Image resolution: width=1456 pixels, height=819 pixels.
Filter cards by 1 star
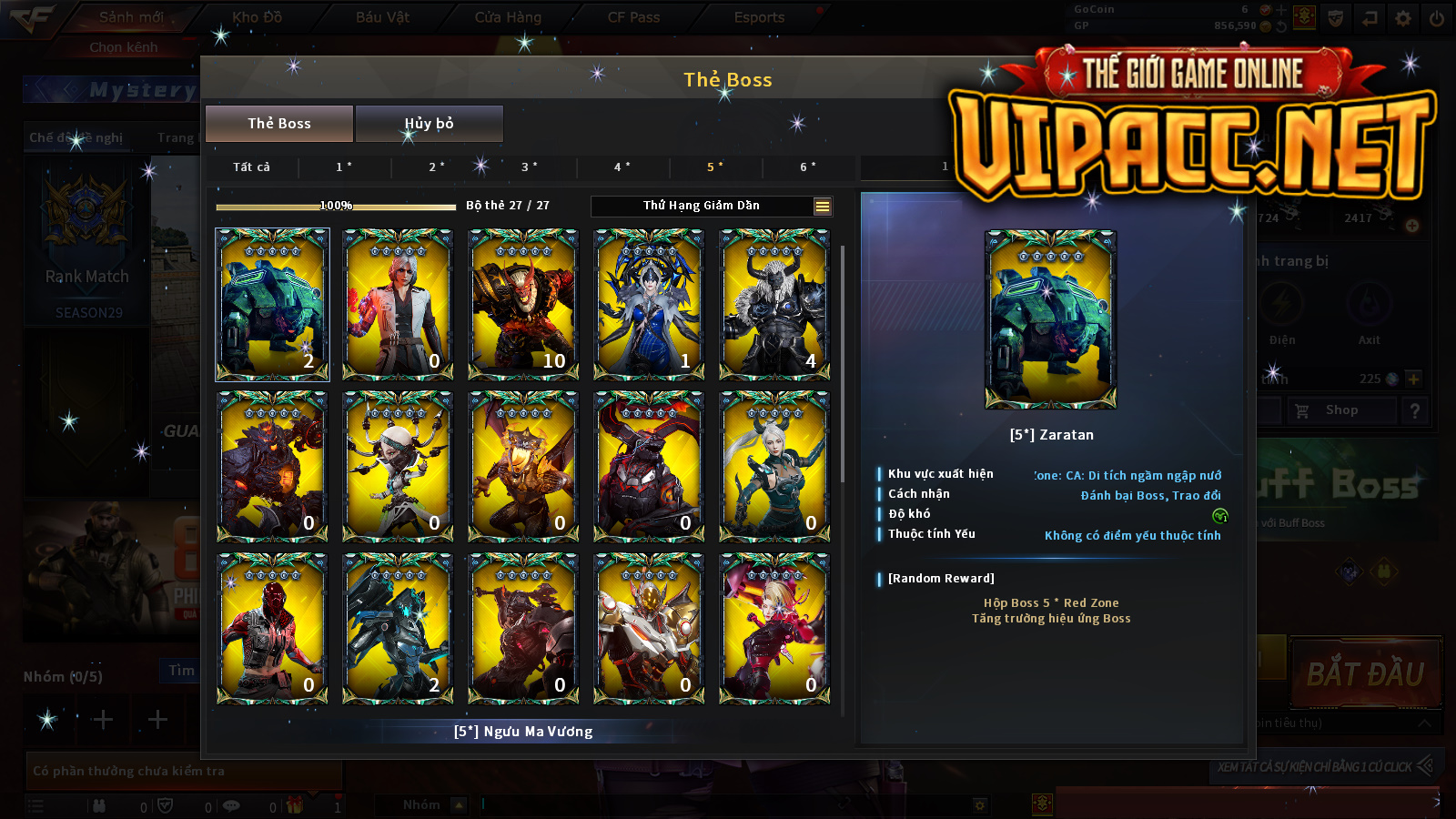point(344,167)
